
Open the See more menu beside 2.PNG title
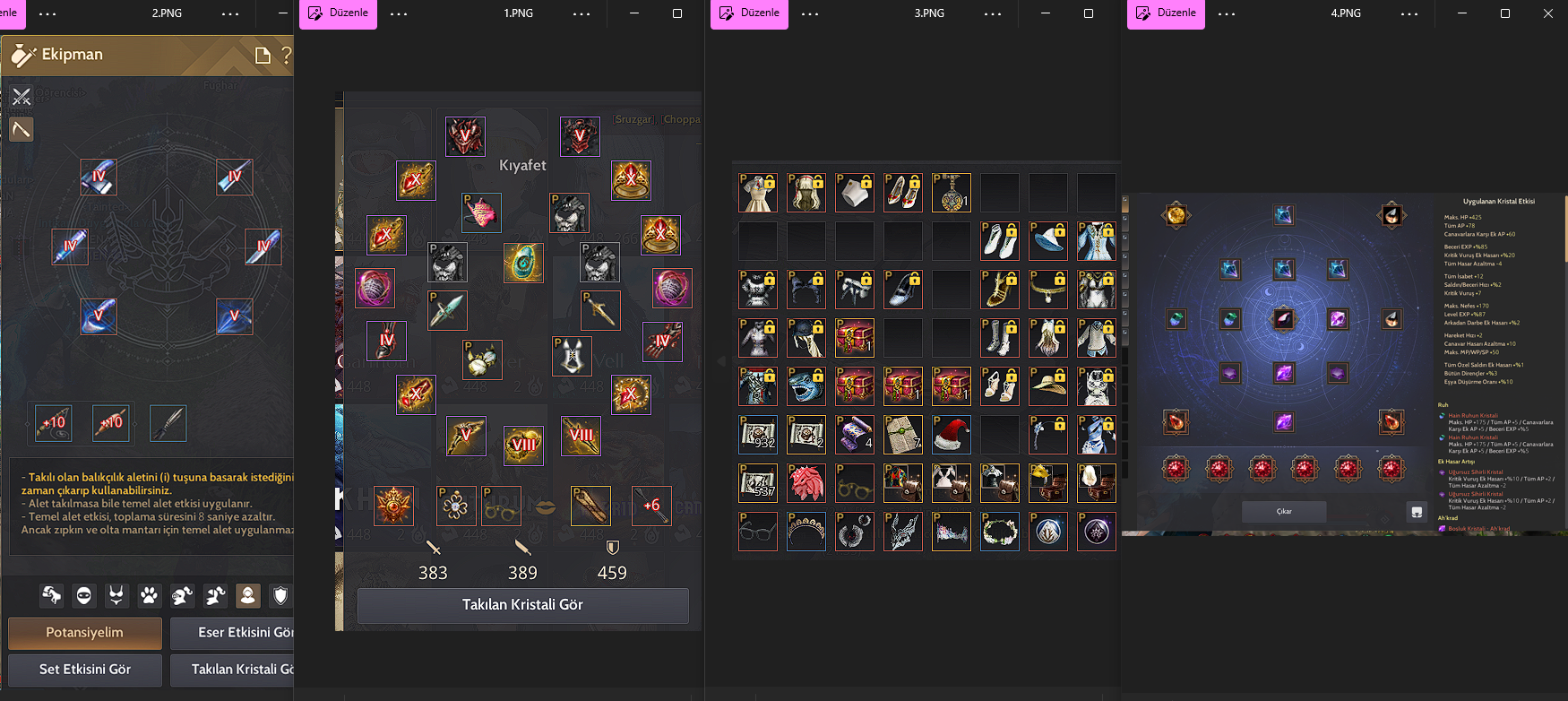point(230,13)
